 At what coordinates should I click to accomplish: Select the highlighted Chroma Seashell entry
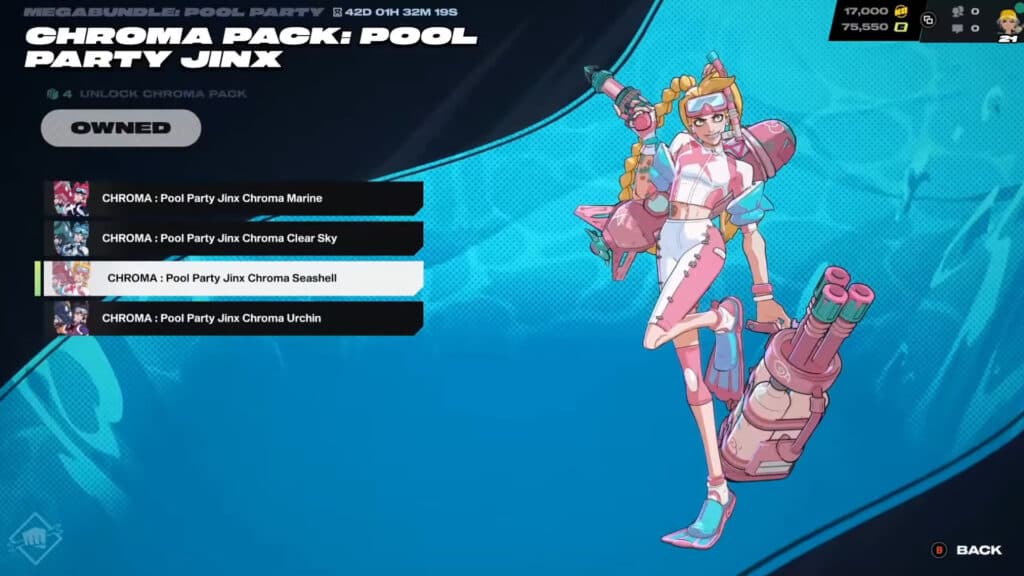233,278
